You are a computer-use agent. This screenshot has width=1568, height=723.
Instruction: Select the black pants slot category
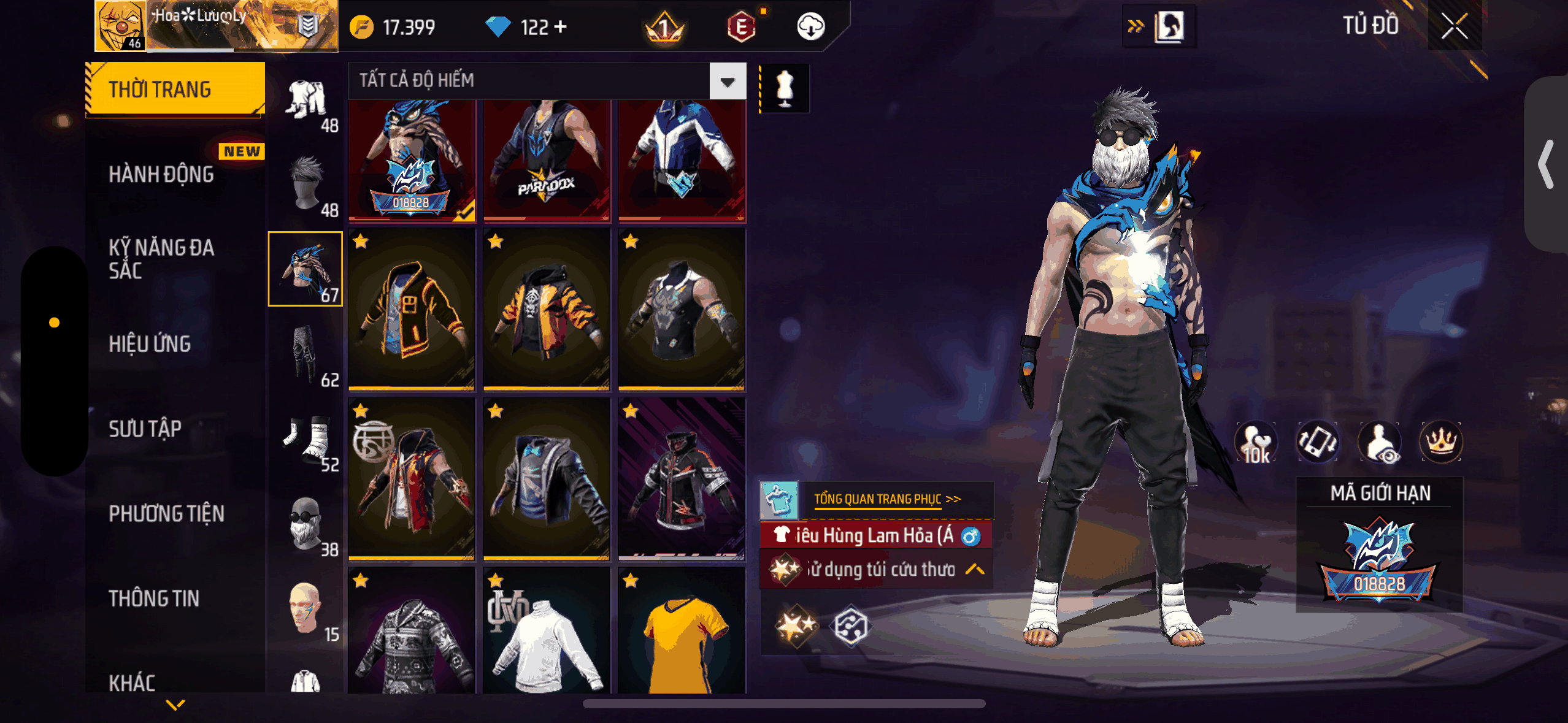[x=306, y=354]
